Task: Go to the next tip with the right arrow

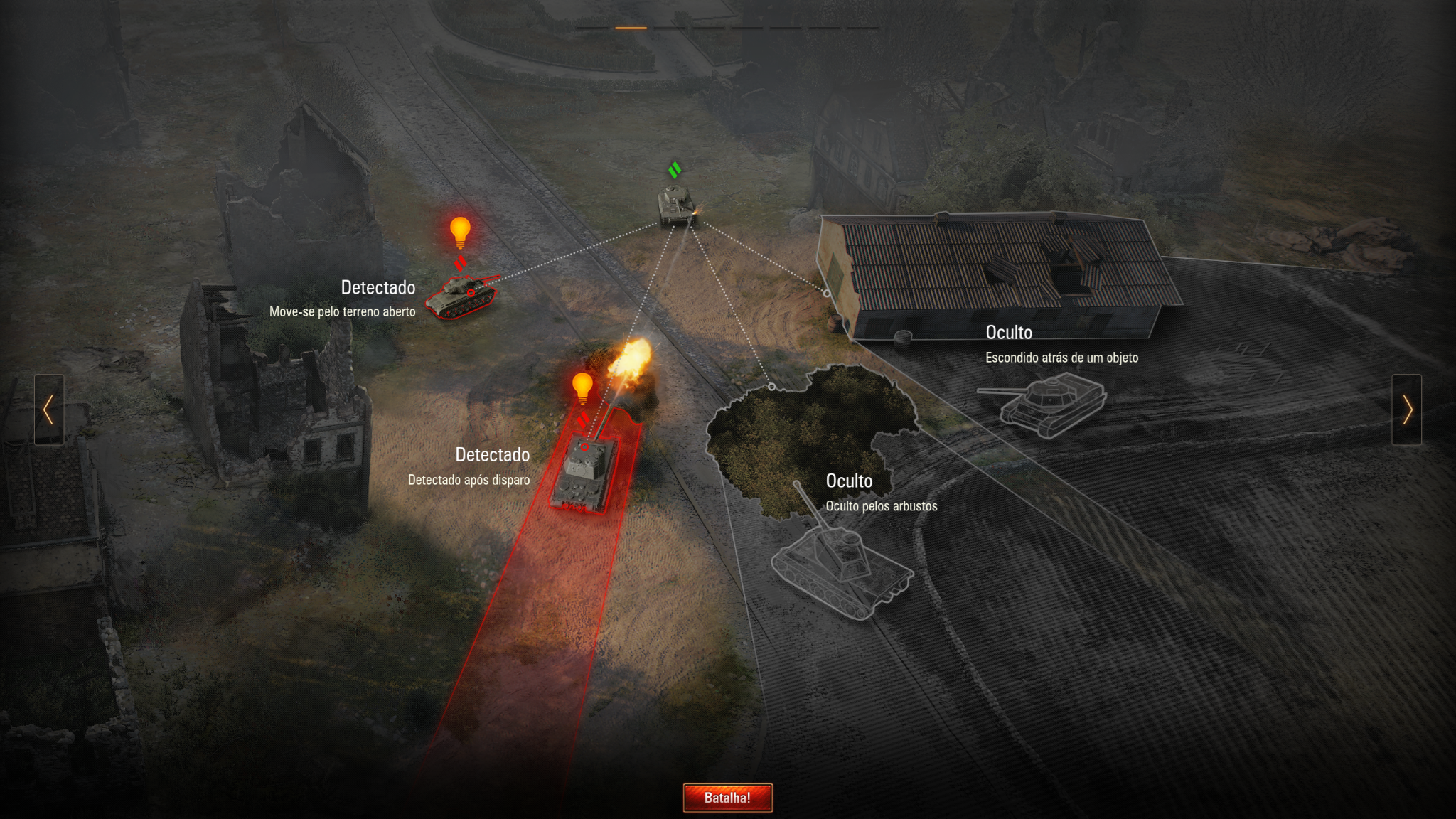Action: 1406,409
